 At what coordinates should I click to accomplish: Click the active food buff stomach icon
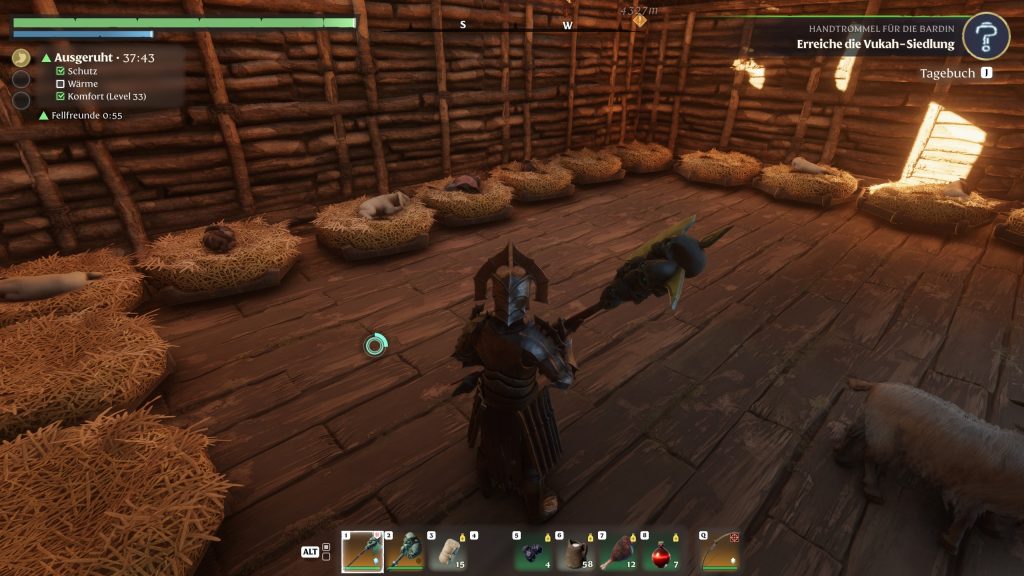click(21, 58)
